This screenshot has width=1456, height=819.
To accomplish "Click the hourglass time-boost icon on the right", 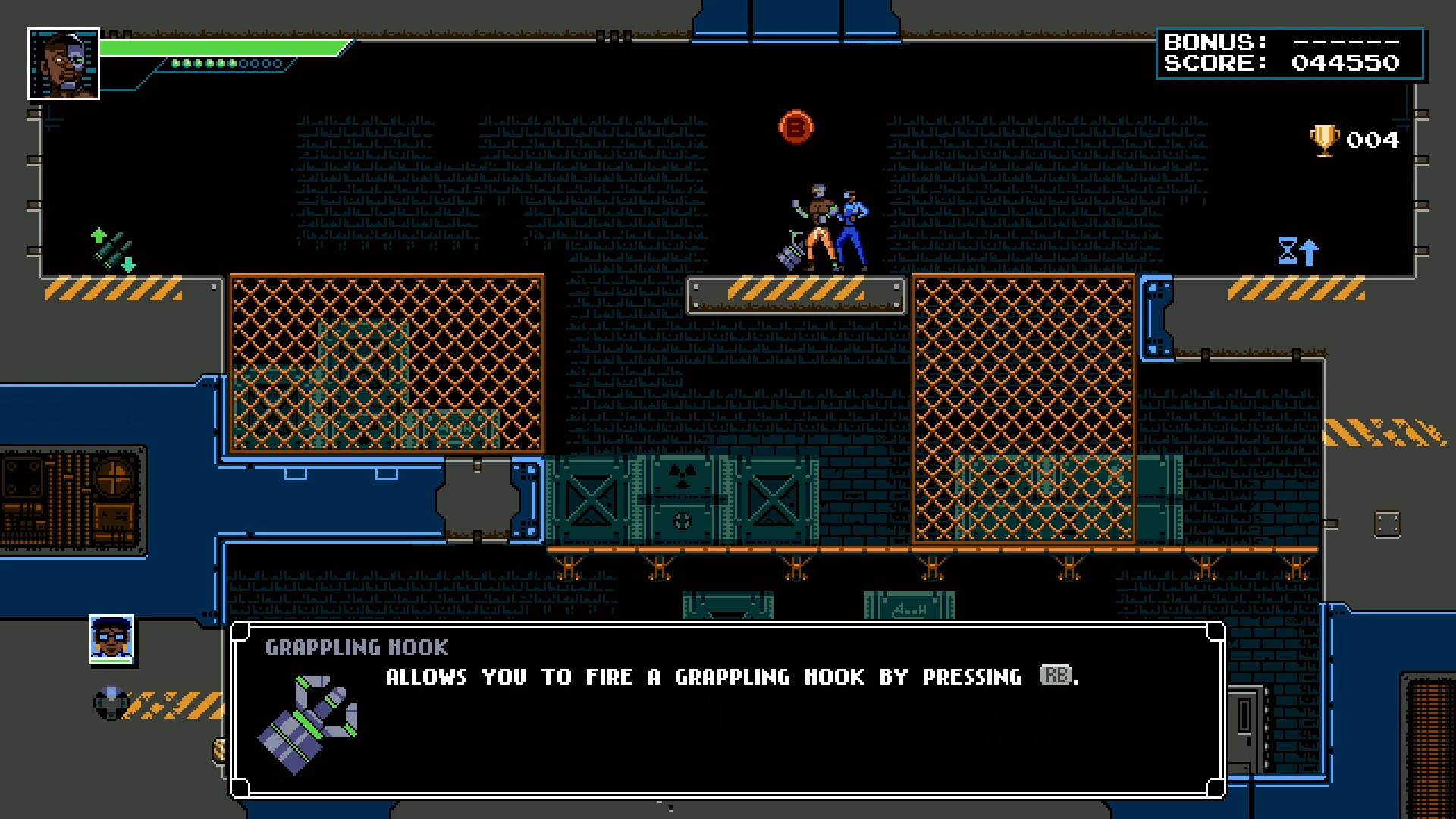I will click(x=1289, y=251).
